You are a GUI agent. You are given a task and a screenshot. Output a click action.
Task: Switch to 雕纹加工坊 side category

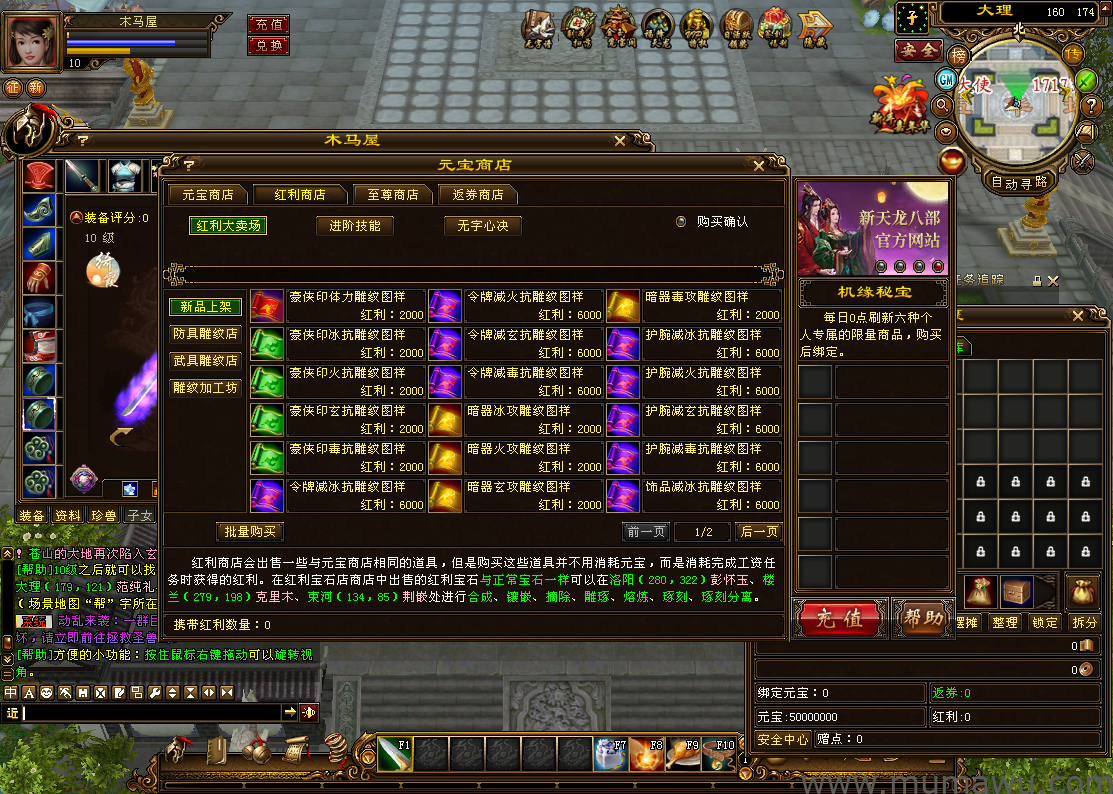tap(205, 388)
